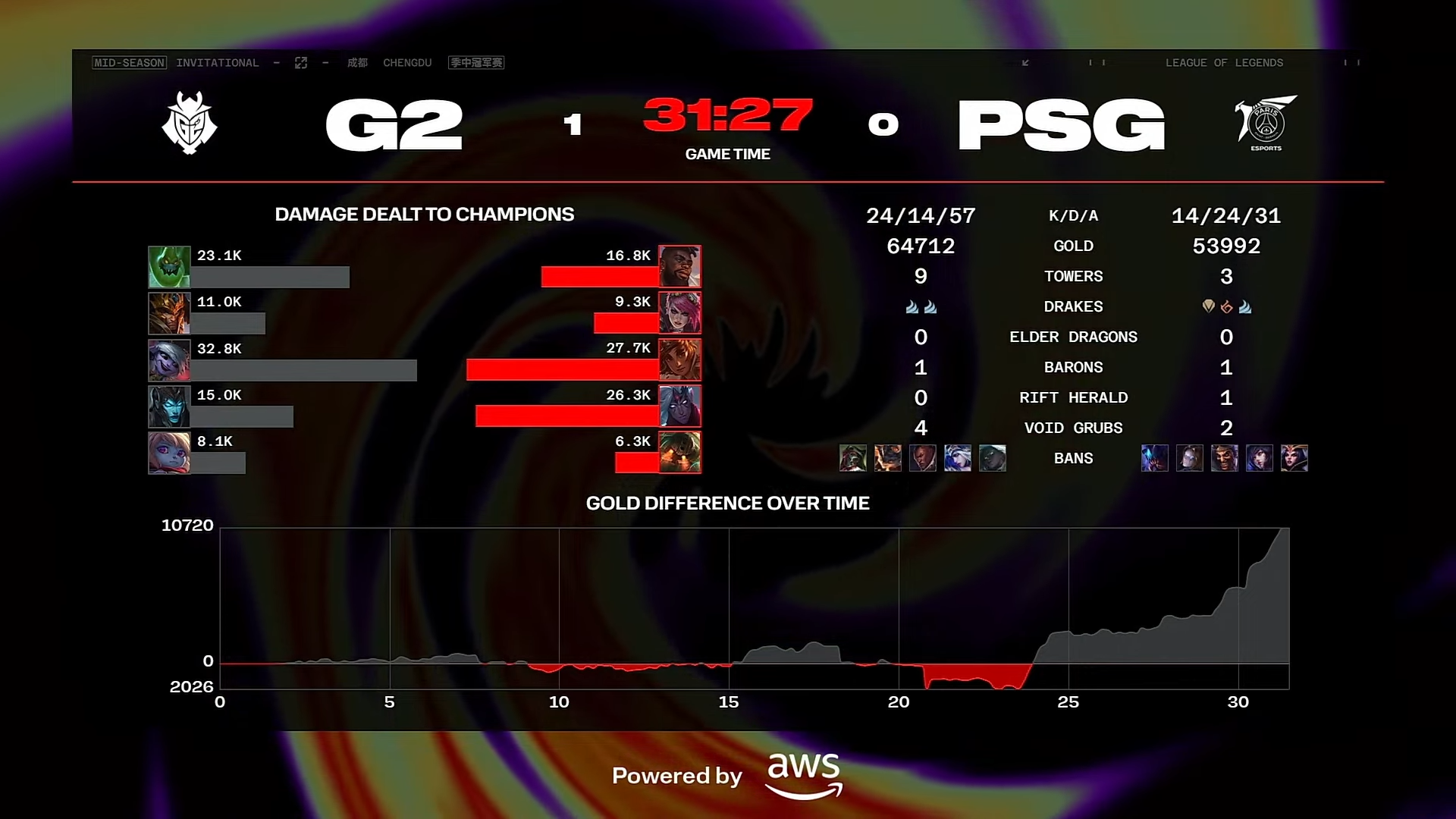Select the Zac portrait in damage chart
The width and height of the screenshot is (1456, 819).
click(168, 266)
